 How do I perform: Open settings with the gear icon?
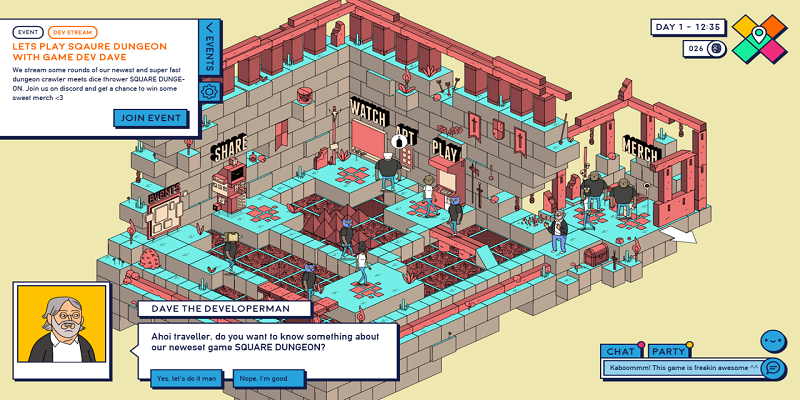tap(210, 92)
